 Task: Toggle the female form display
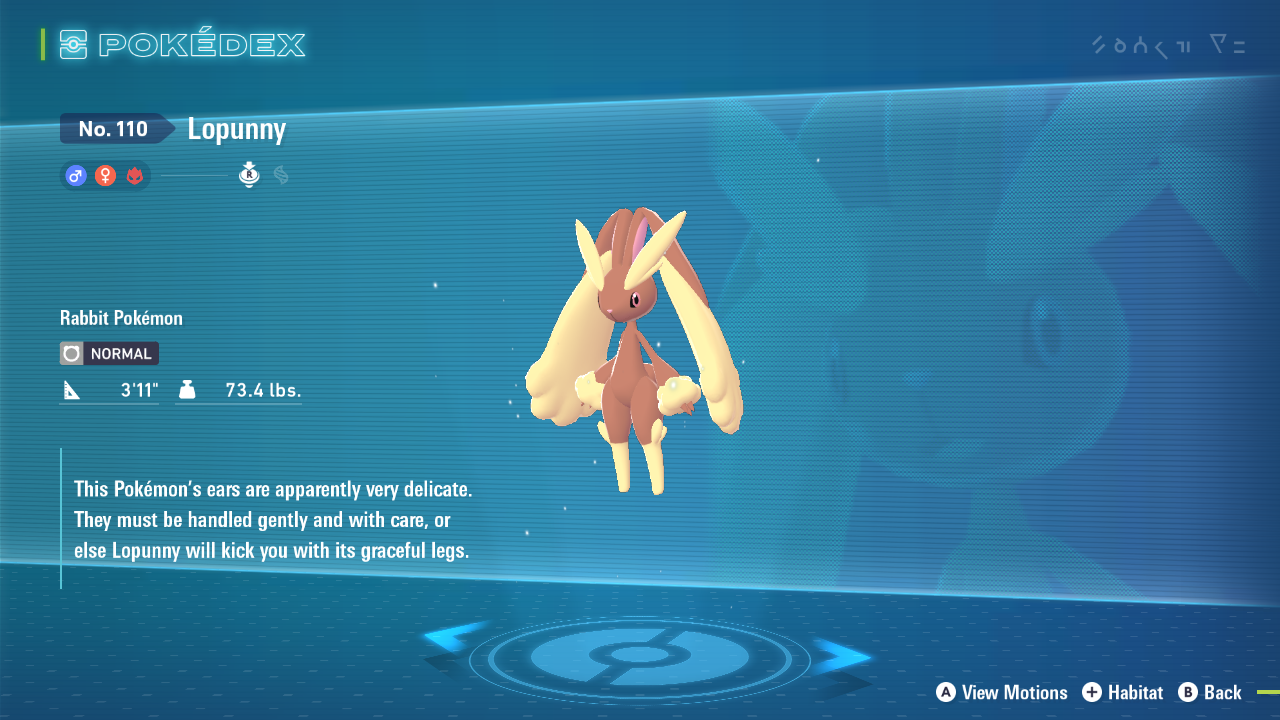pos(105,175)
